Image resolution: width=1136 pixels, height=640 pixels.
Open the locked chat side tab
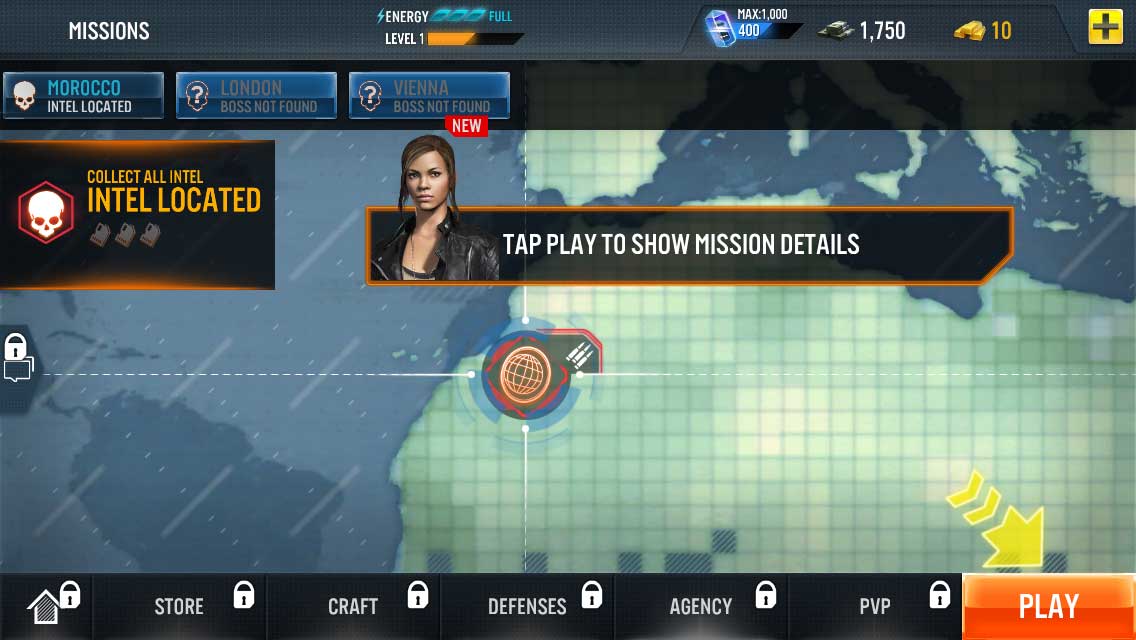coord(17,359)
